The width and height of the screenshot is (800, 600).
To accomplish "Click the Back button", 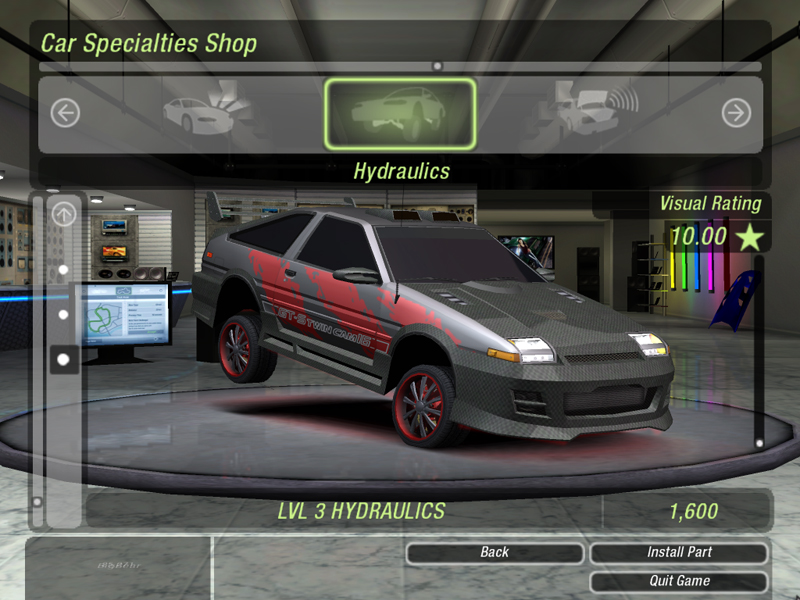I will point(495,552).
